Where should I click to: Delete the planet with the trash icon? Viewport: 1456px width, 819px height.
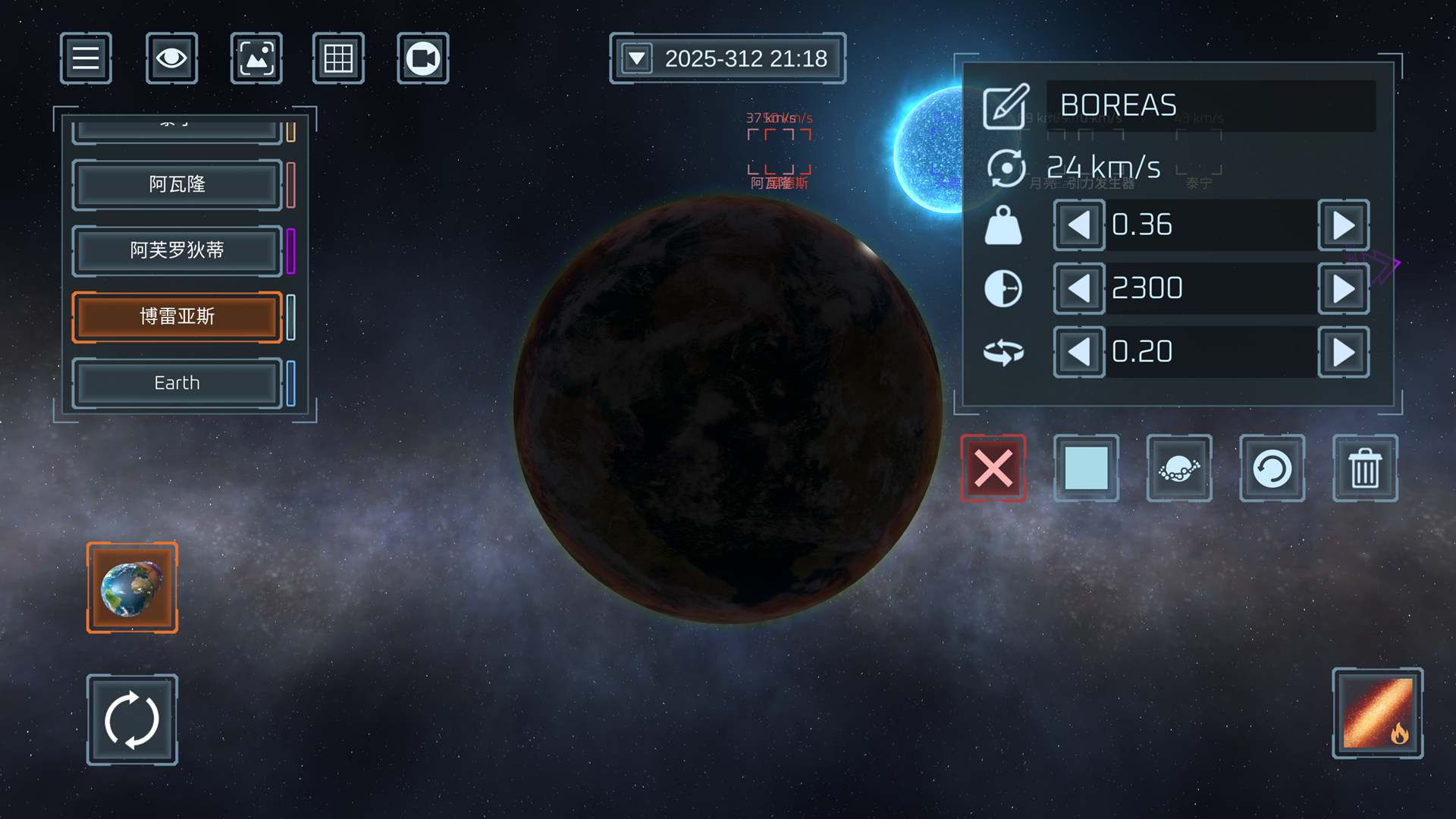(x=1364, y=468)
